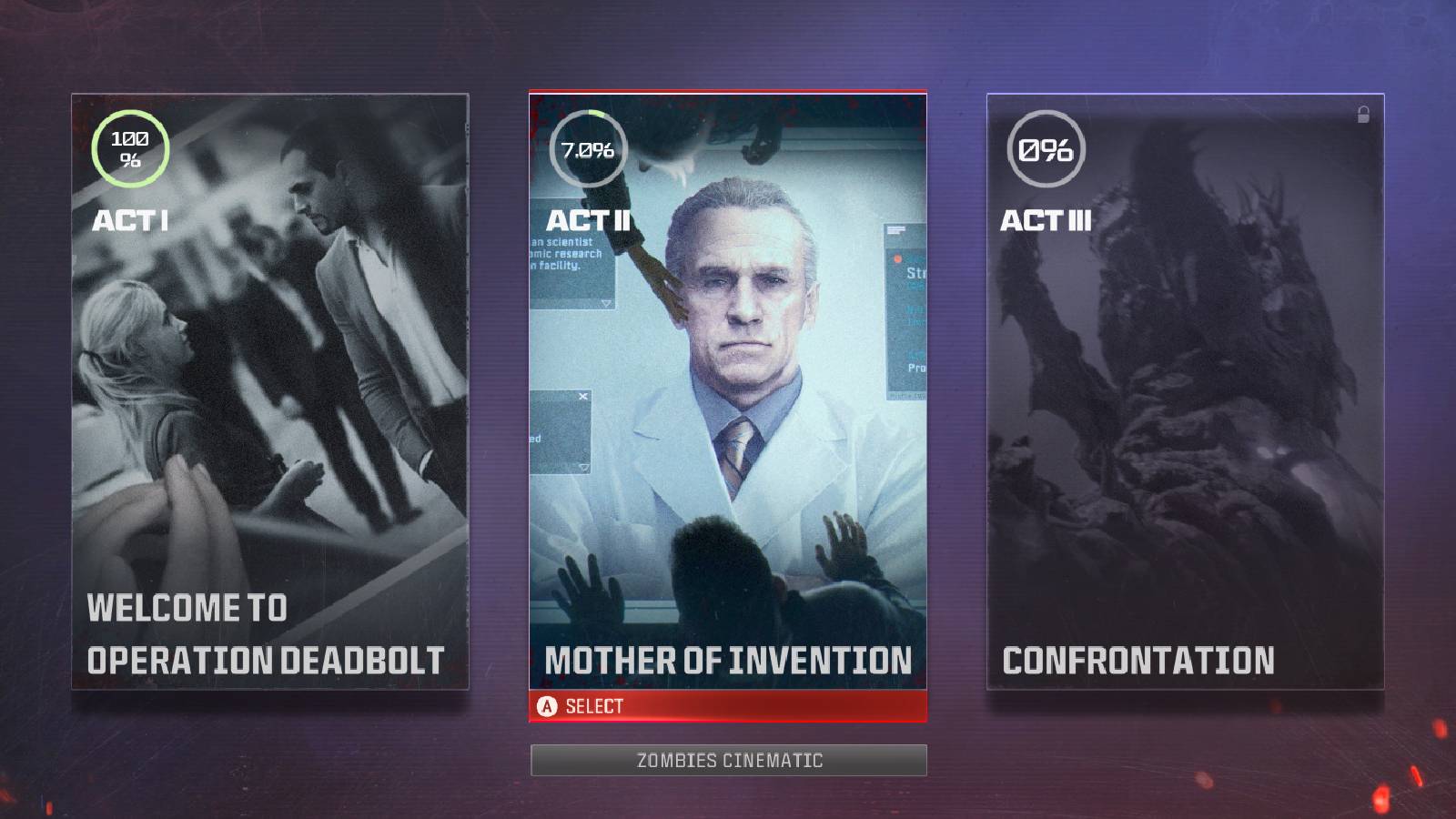Click the orange alert dot on the Str panel
Image resolution: width=1456 pixels, height=819 pixels.
click(898, 258)
